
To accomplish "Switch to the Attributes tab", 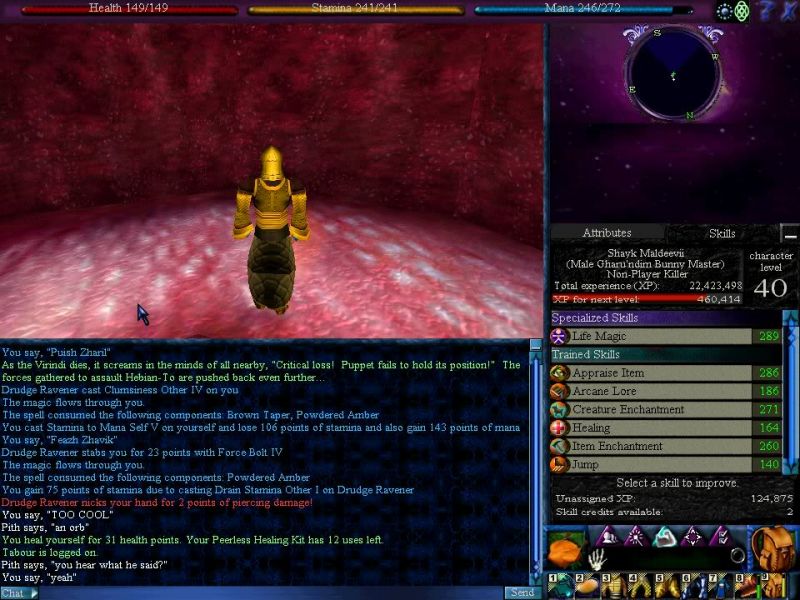I will click(606, 233).
